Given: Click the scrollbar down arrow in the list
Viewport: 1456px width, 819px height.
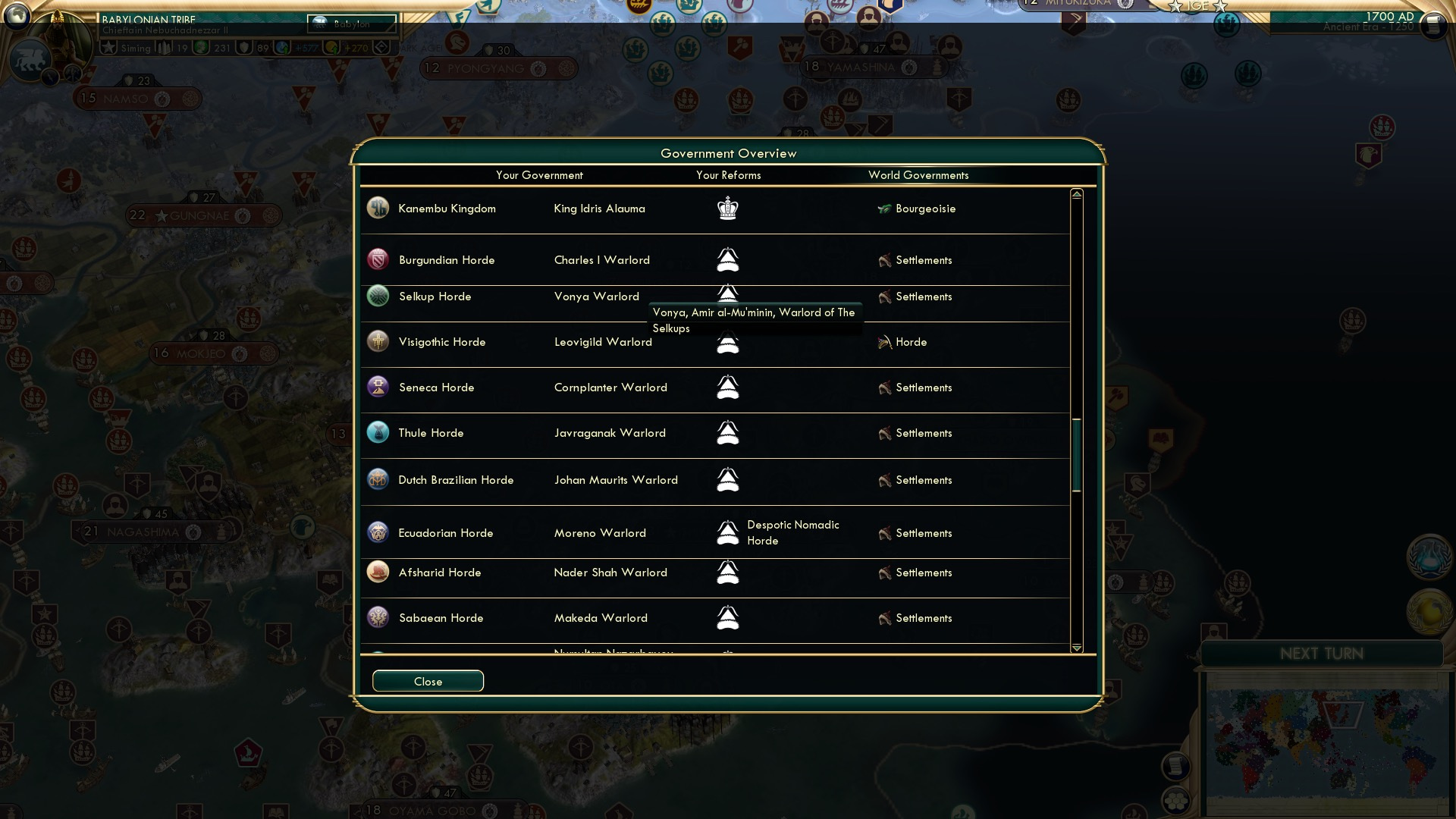Looking at the screenshot, I should [1075, 648].
